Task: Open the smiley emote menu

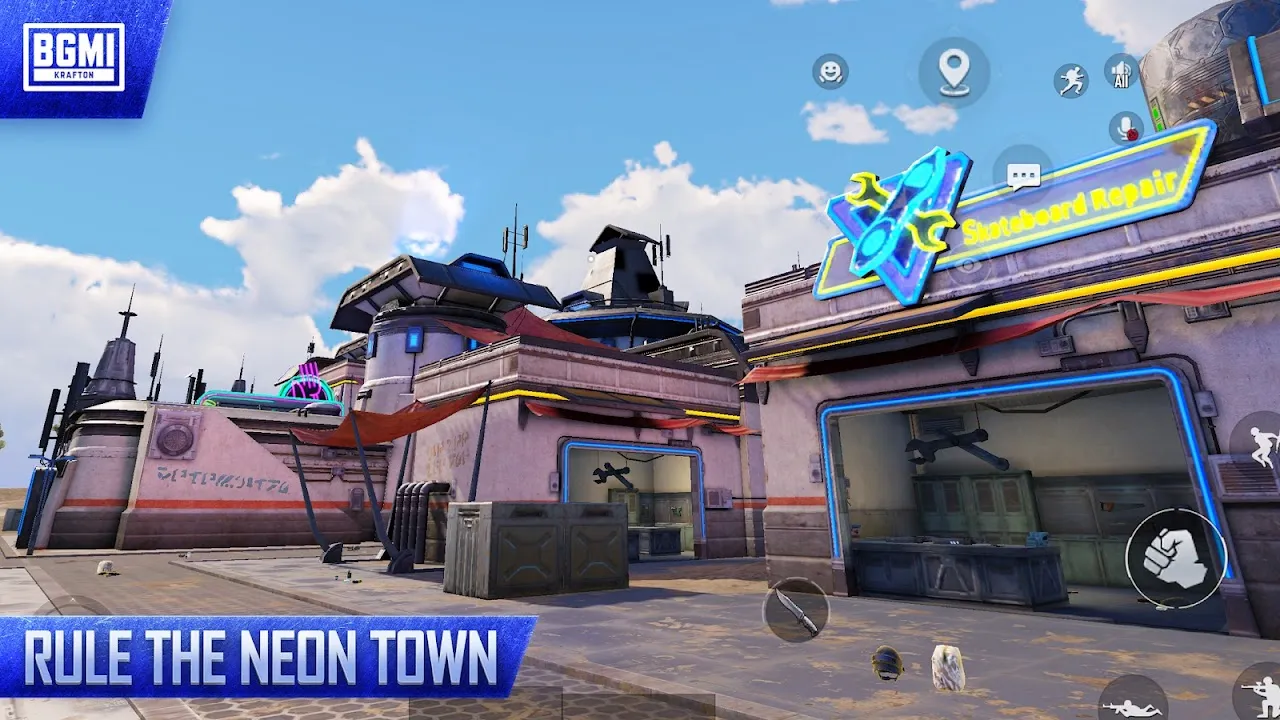Action: click(830, 72)
